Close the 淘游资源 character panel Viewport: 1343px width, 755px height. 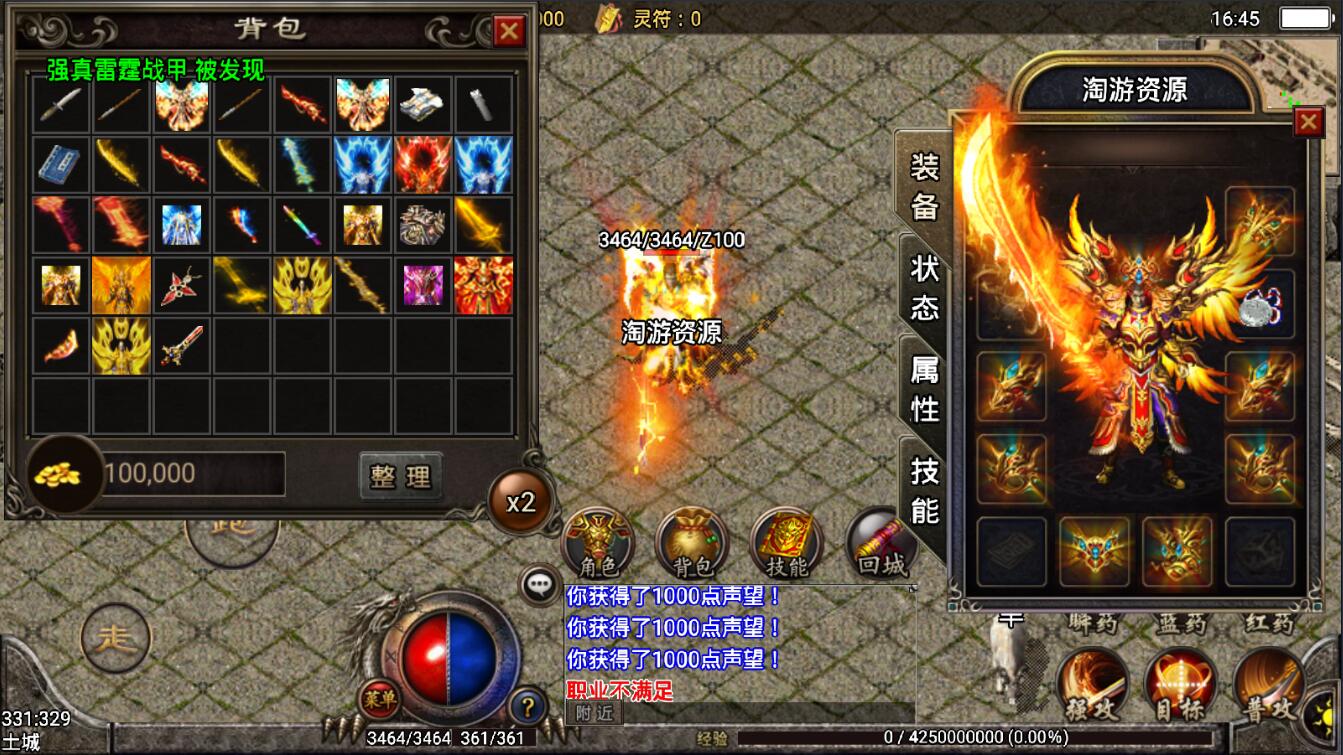(1308, 122)
